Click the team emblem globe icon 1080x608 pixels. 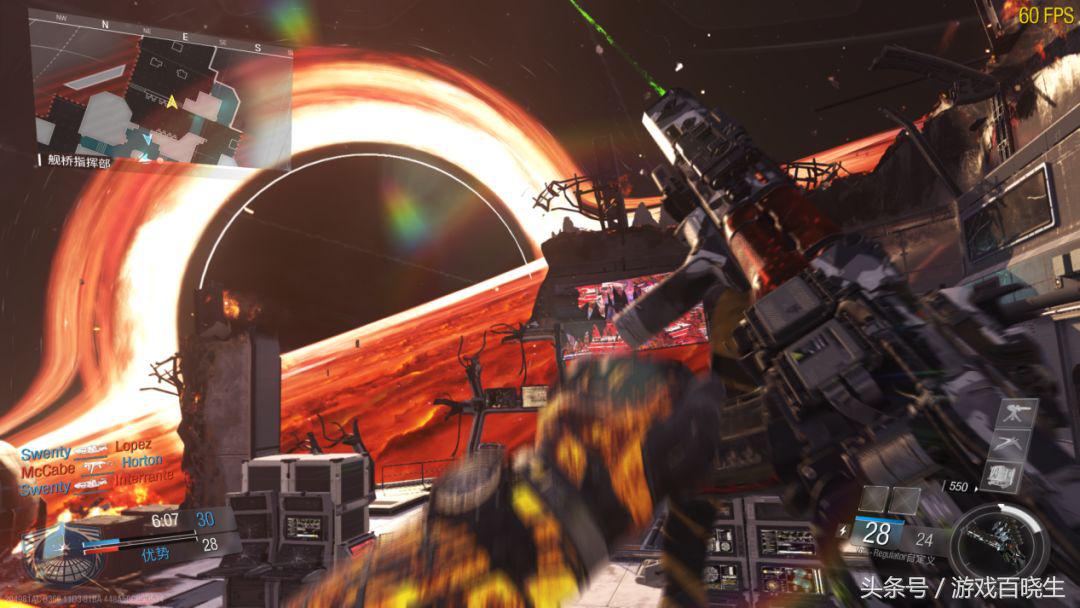tap(62, 557)
